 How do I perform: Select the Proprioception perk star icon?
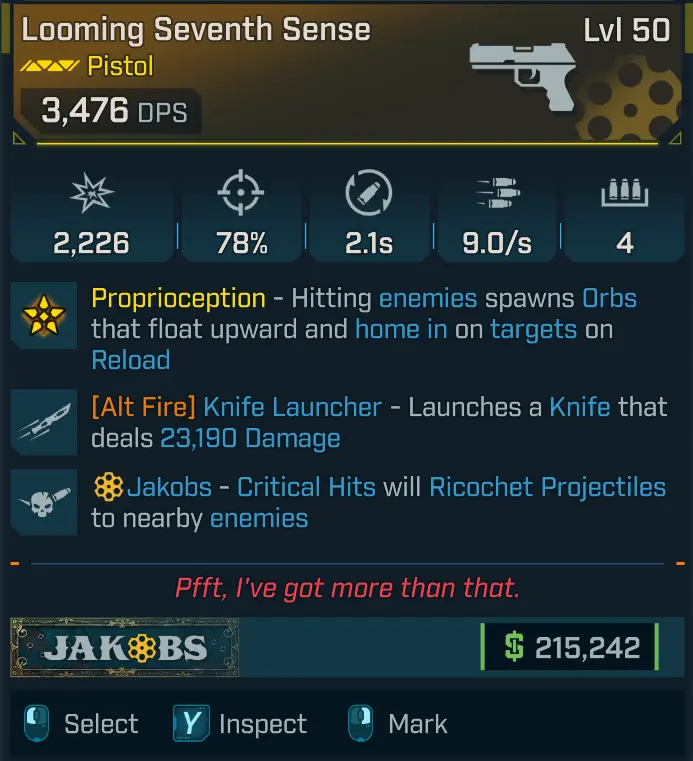[x=44, y=315]
